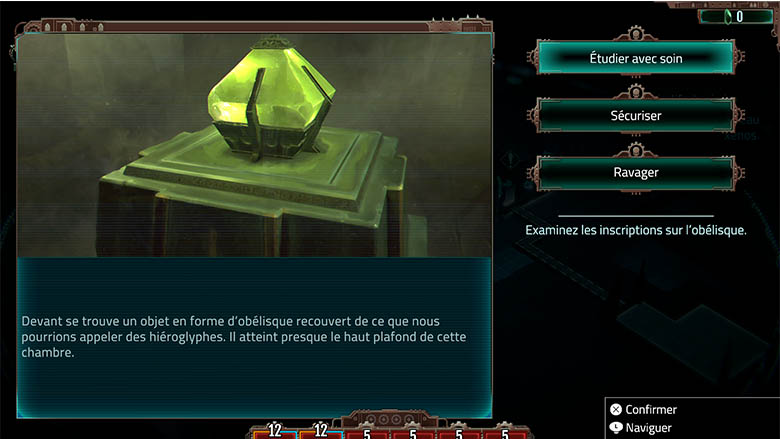Pick the "Ravager" option
Image resolution: width=780 pixels, height=439 pixels.
pos(636,172)
